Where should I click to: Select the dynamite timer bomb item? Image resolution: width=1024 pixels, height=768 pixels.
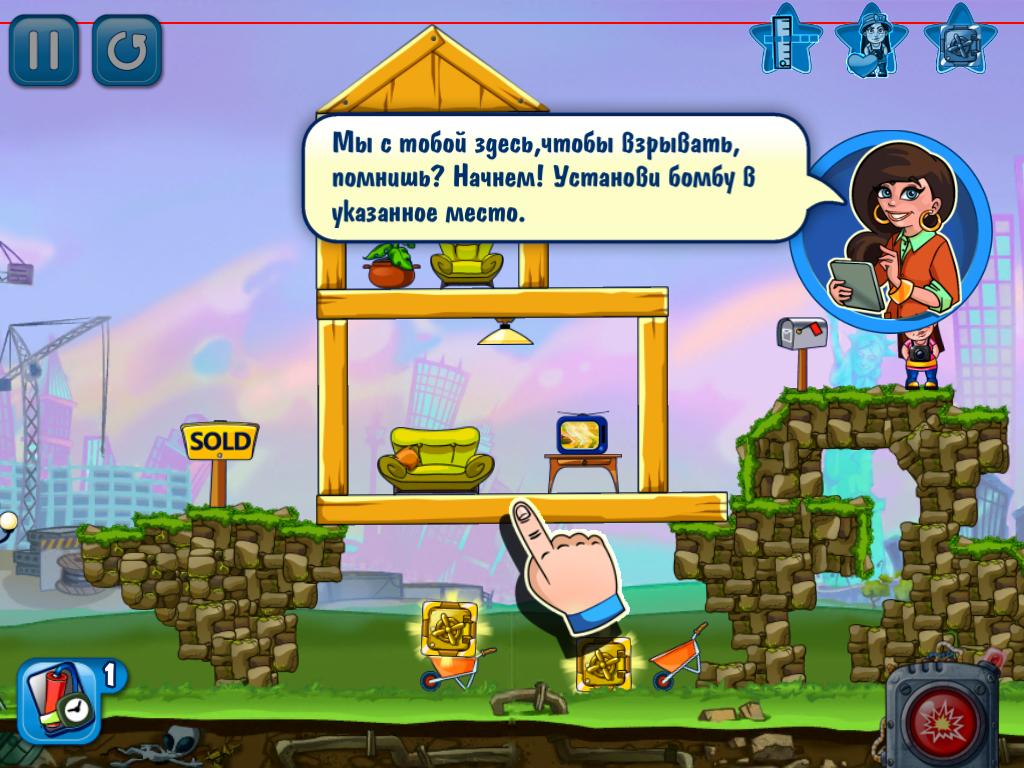pyautogui.click(x=56, y=701)
